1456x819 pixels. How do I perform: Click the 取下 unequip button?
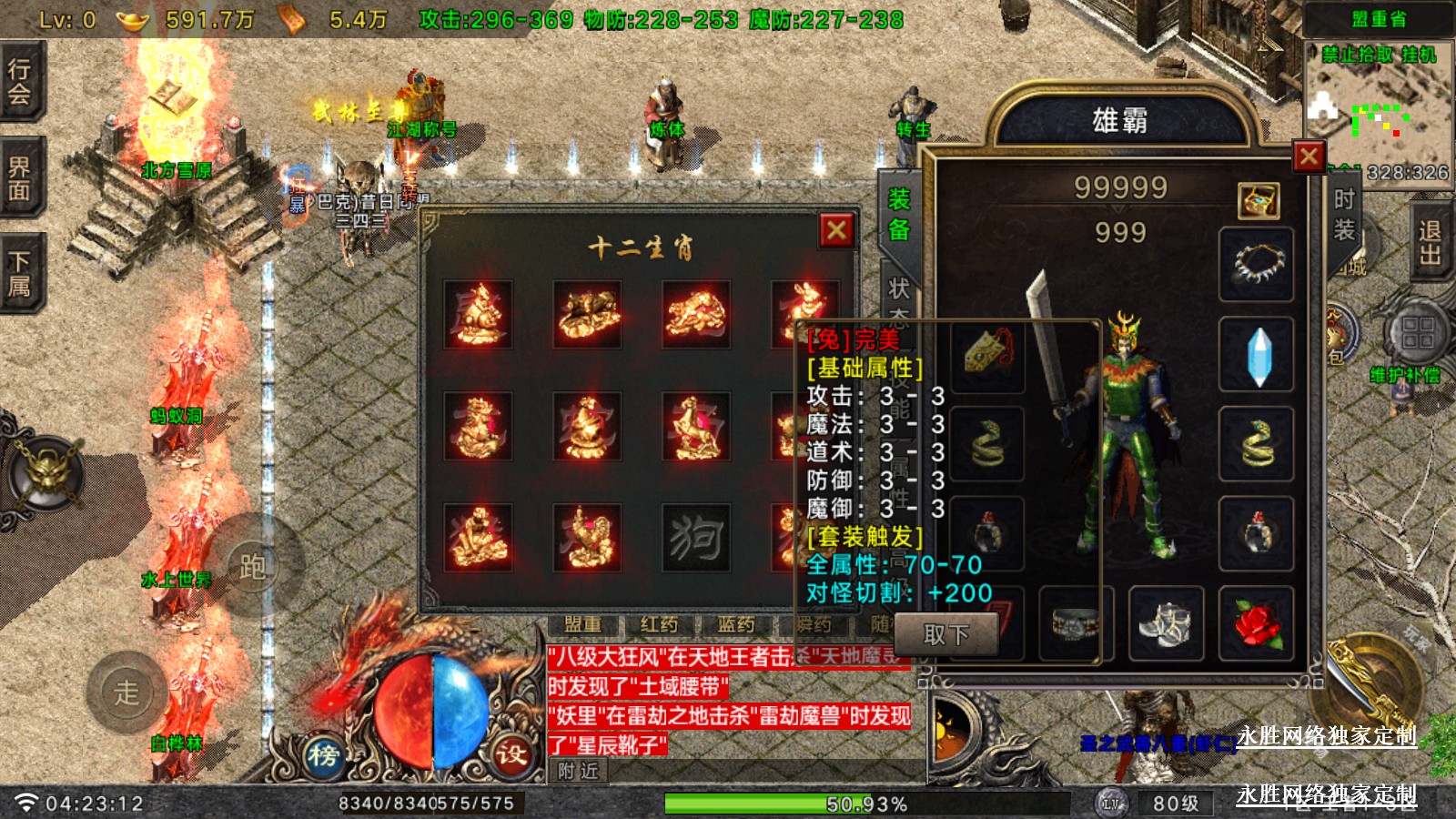tap(946, 634)
